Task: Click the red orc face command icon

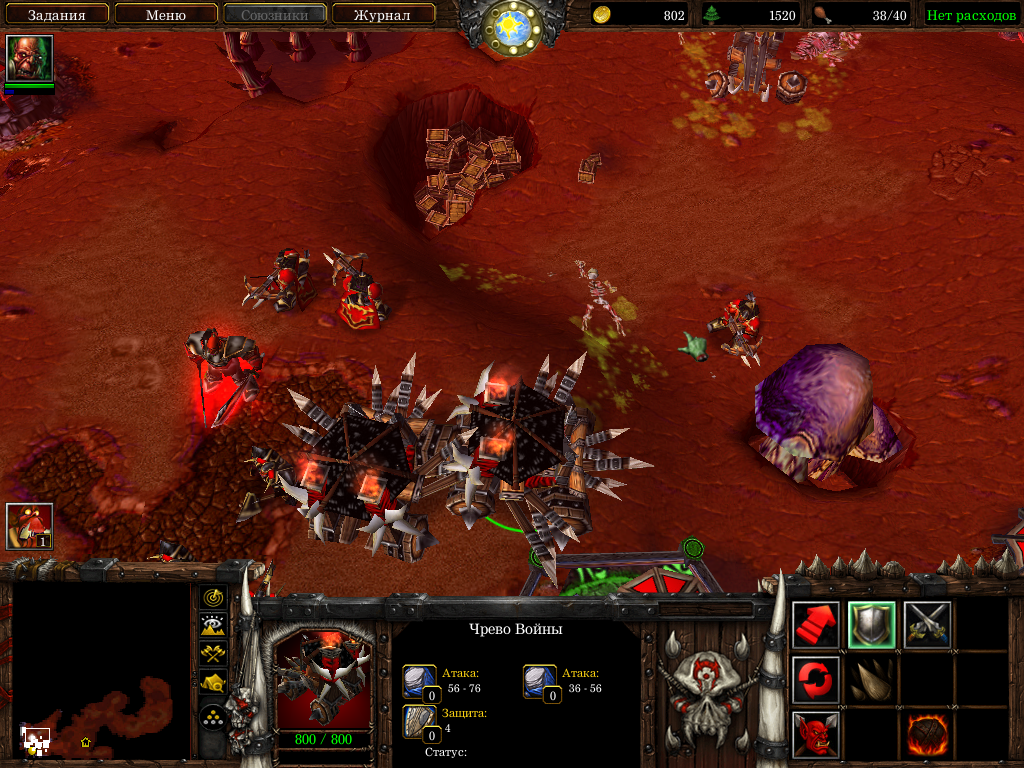Action: tap(816, 735)
